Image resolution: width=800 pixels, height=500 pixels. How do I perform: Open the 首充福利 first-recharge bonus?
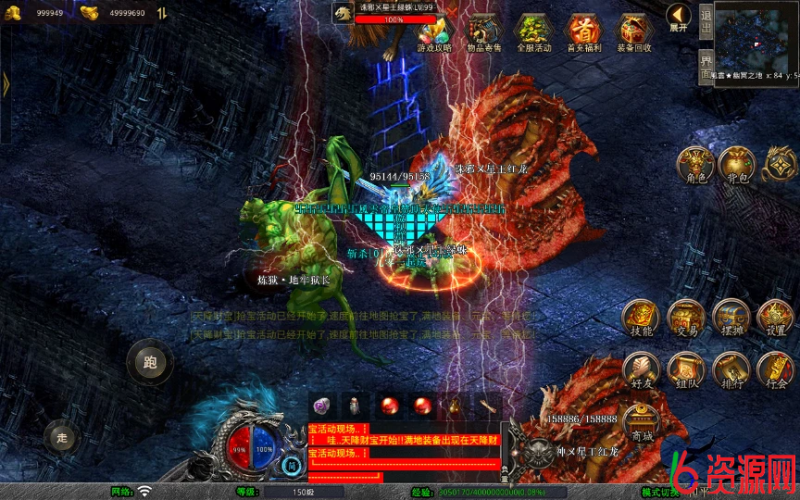(x=584, y=31)
